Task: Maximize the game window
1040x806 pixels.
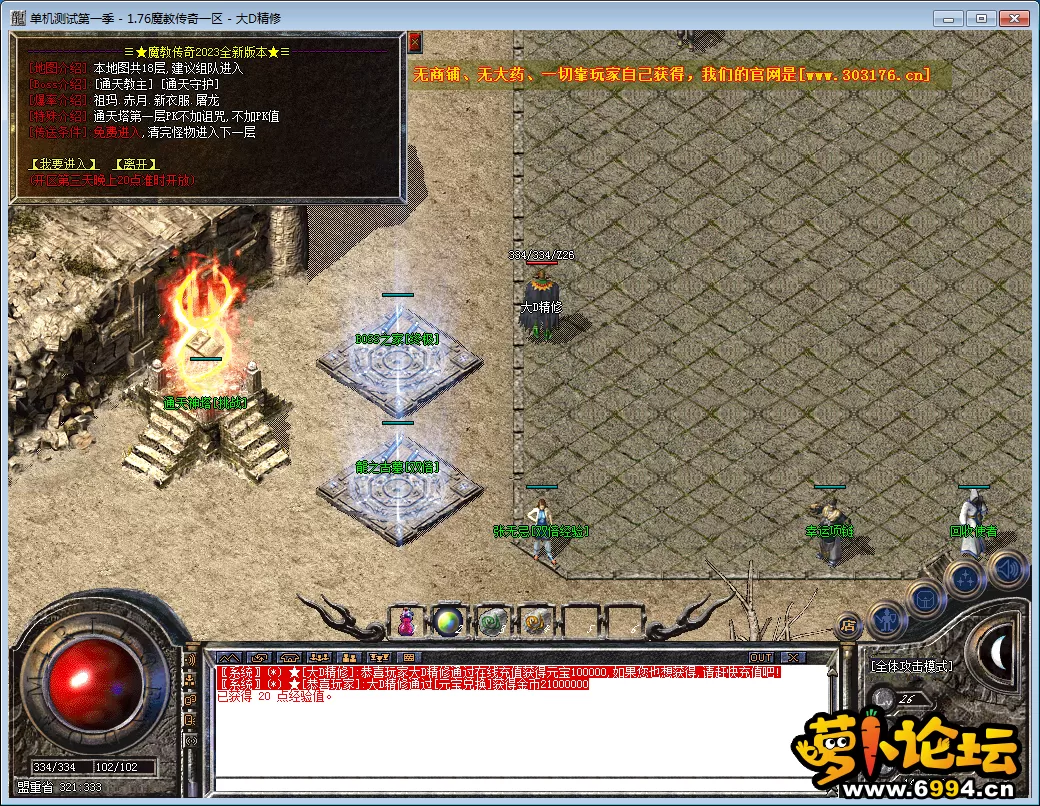Action: 980,18
